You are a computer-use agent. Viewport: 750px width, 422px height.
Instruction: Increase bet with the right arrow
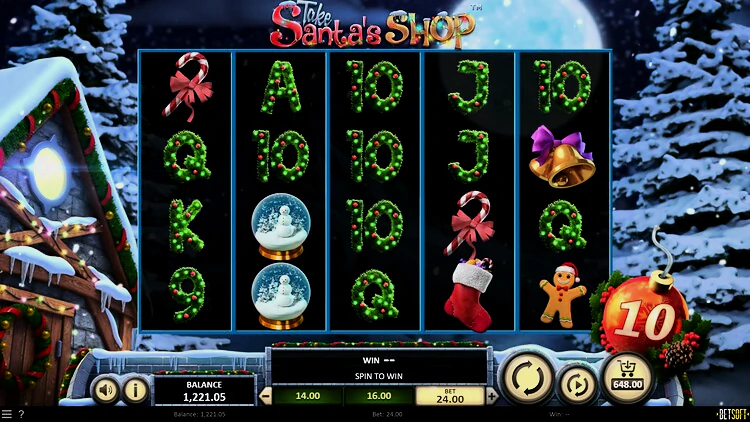coord(491,396)
